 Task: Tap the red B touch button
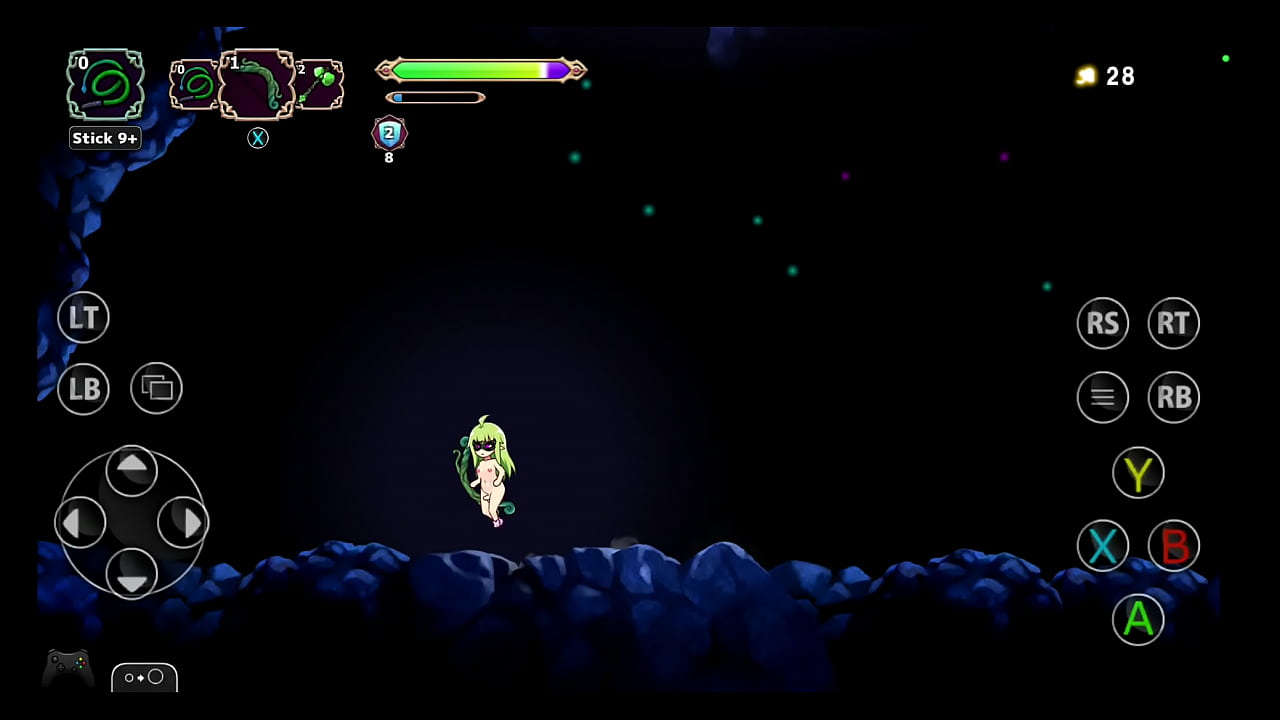(1173, 546)
